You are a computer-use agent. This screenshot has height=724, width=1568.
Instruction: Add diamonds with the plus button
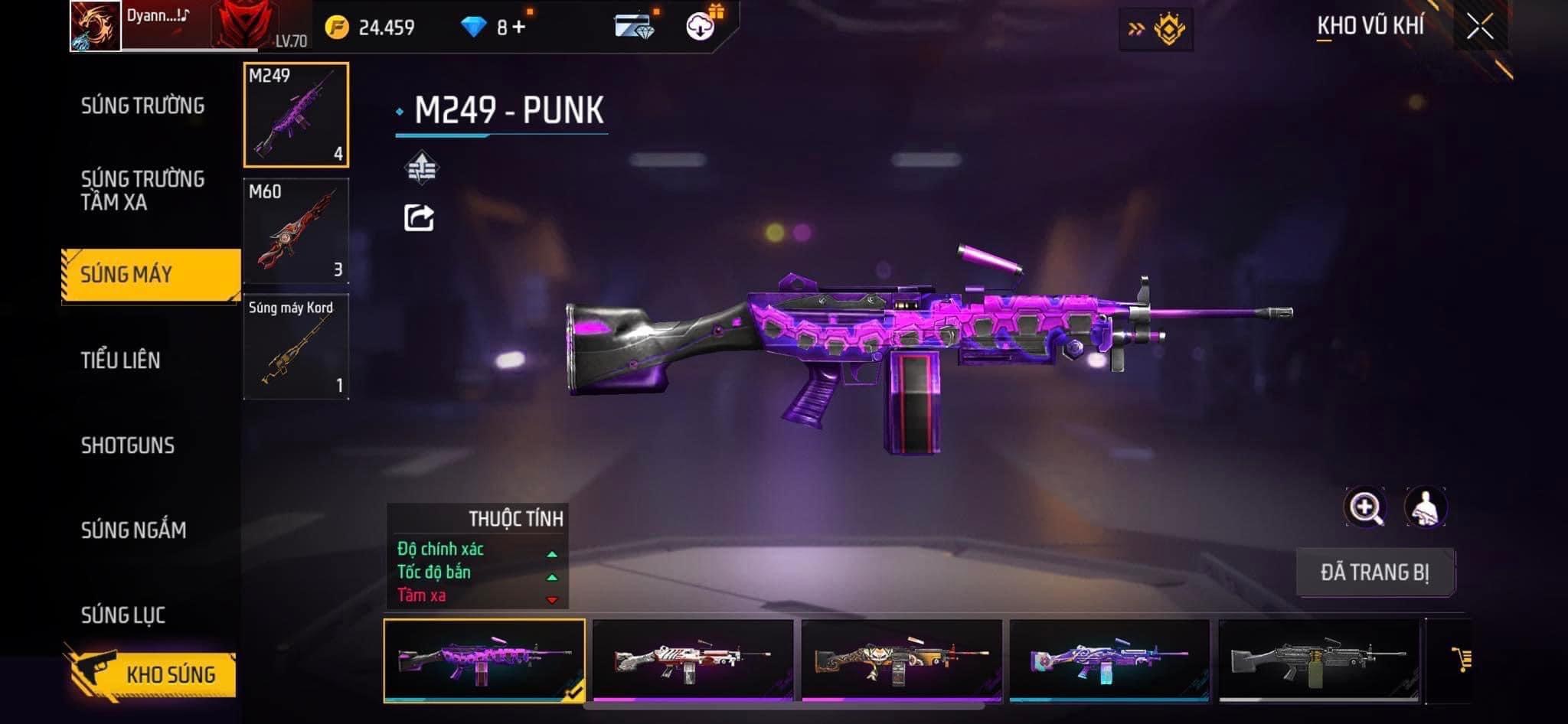(520, 28)
